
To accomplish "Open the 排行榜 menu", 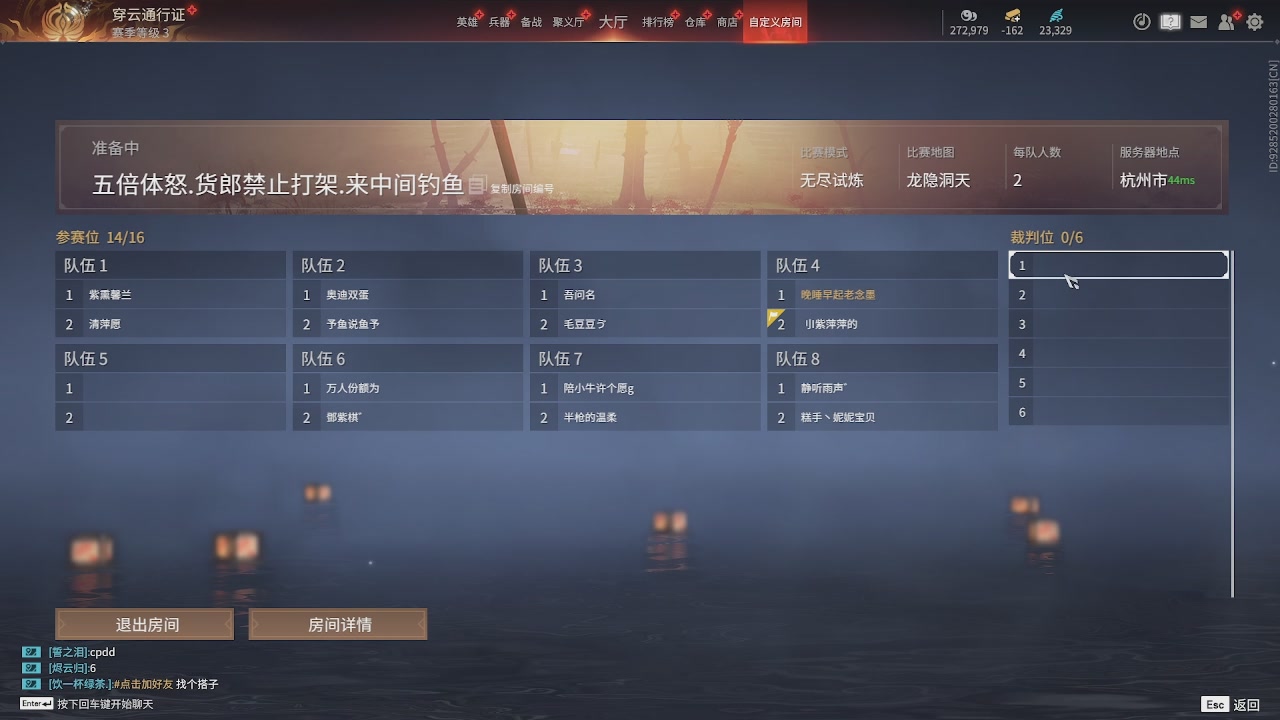I will [x=657, y=20].
